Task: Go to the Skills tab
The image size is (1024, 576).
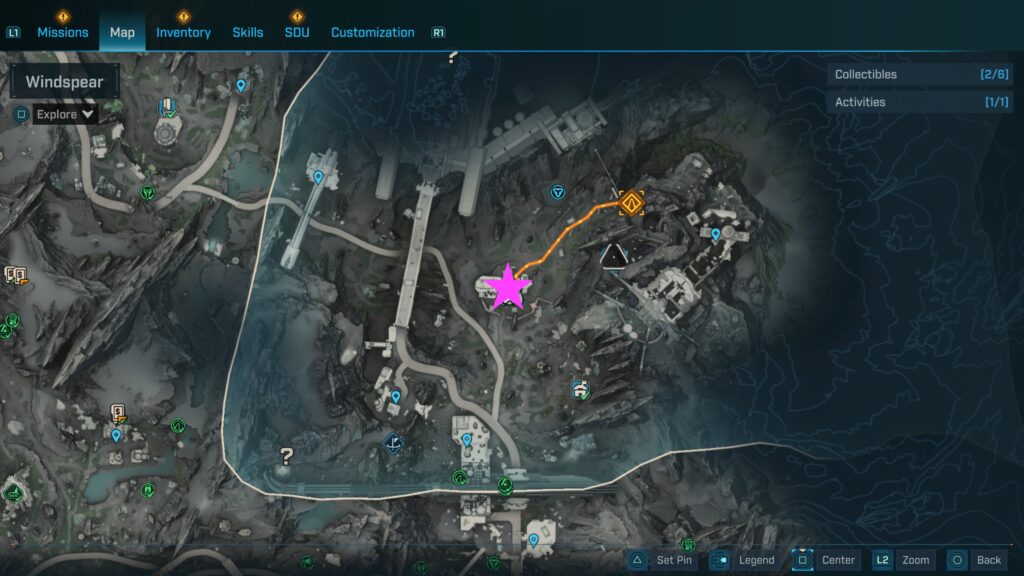Action: pos(248,32)
